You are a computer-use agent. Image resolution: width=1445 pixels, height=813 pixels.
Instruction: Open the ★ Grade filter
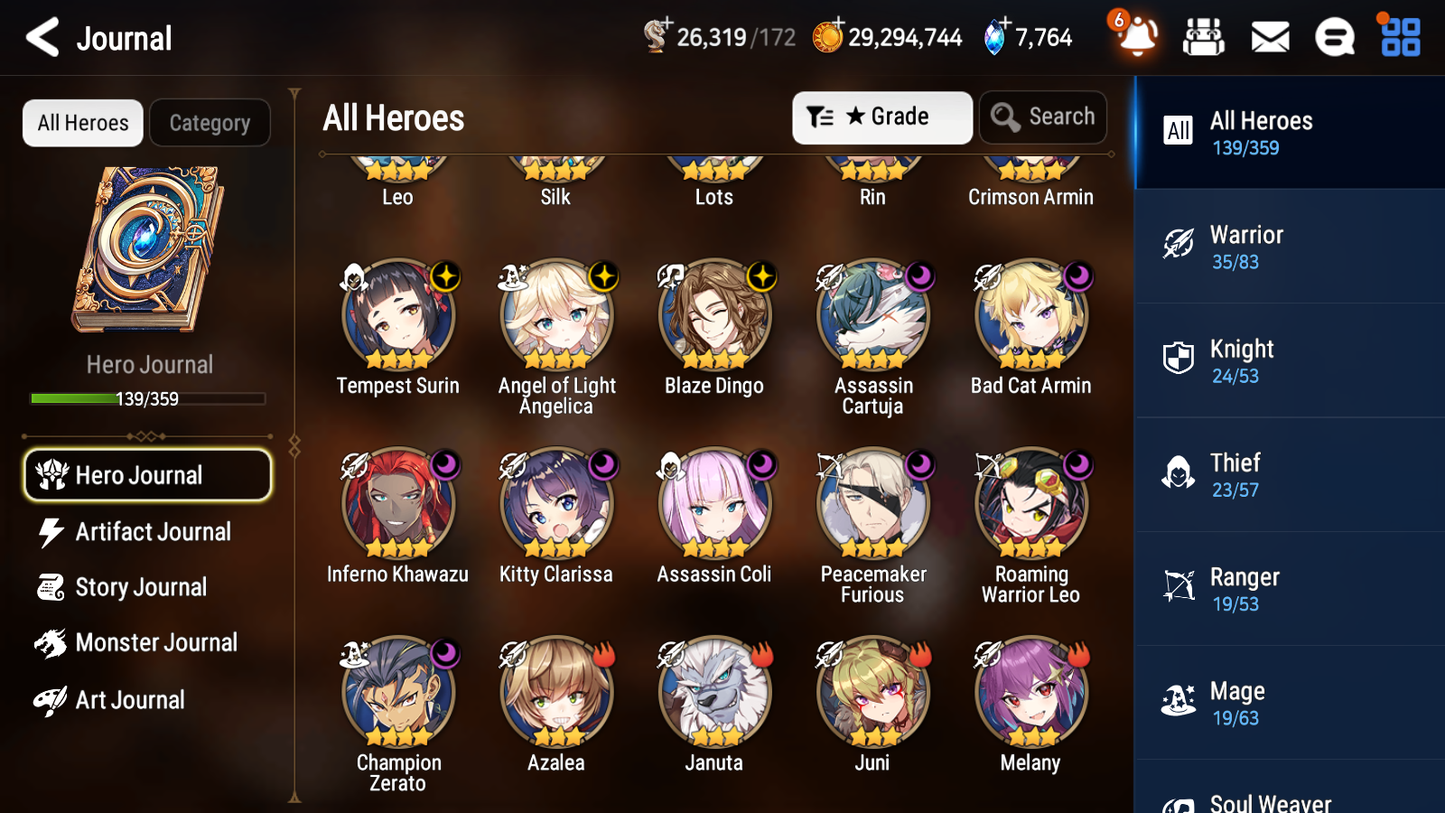[x=882, y=117]
